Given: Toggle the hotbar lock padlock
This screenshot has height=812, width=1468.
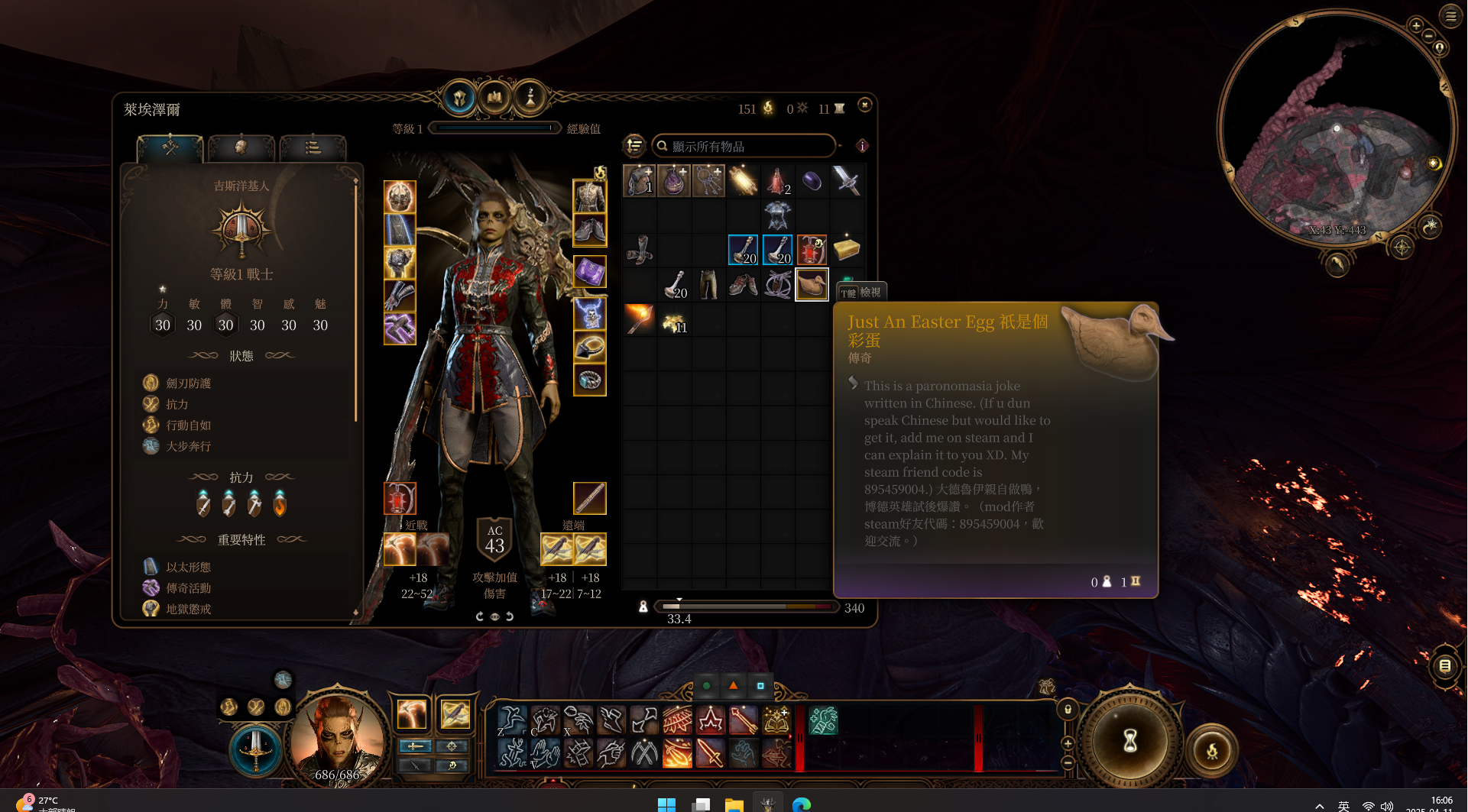Looking at the screenshot, I should coord(1068,710).
